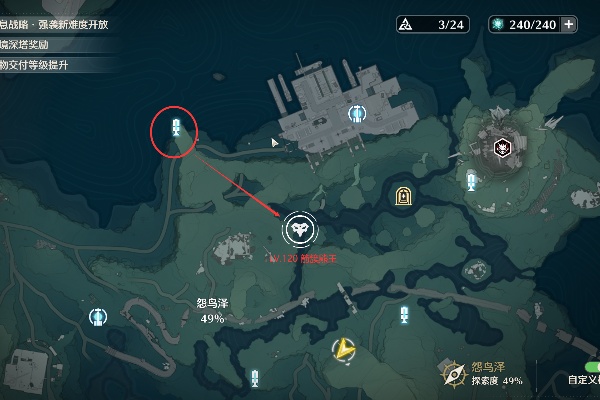Toggle the 自定义 custom marker switch

[x=588, y=367]
